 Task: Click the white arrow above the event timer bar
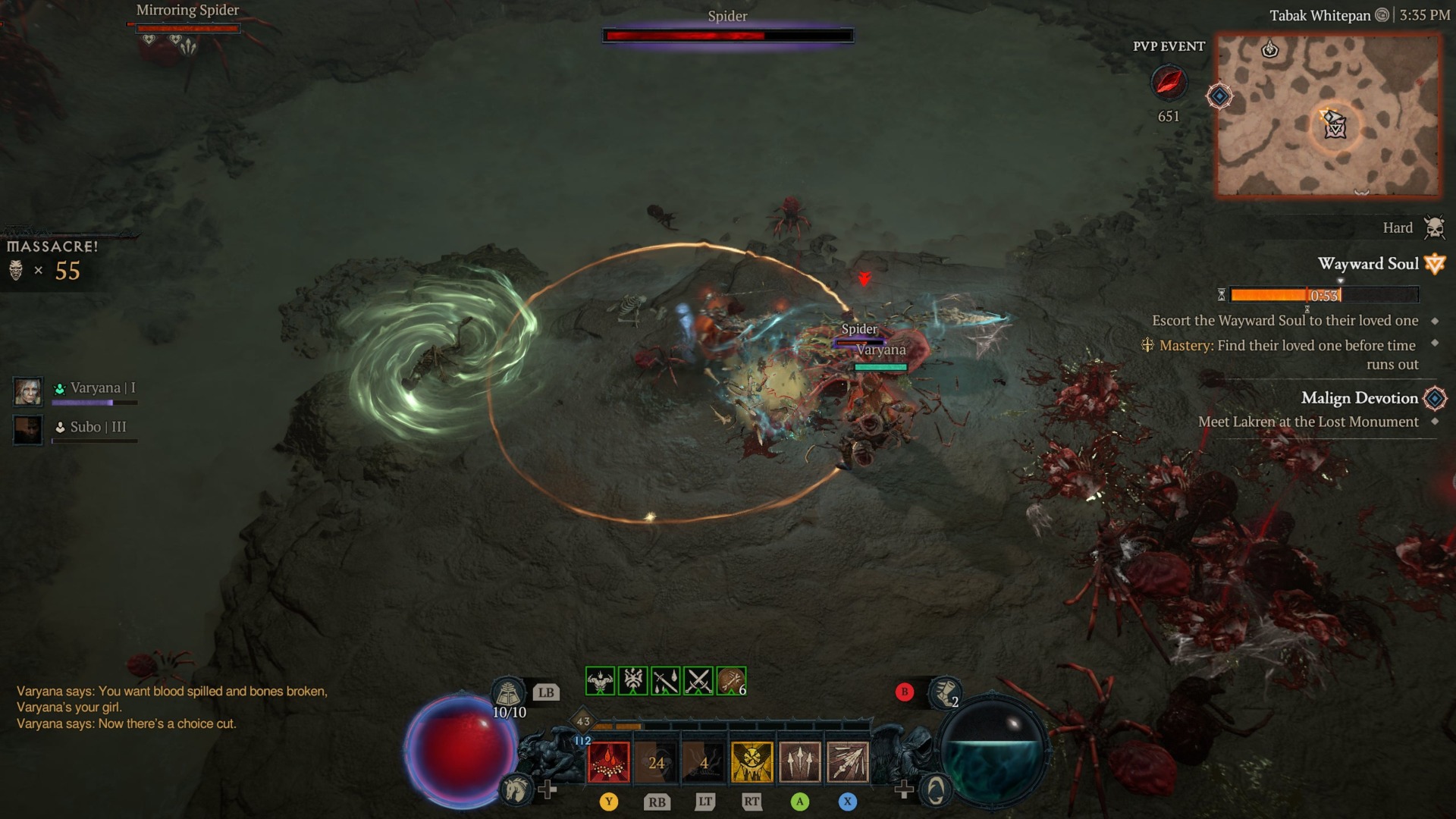pyautogui.click(x=1340, y=280)
